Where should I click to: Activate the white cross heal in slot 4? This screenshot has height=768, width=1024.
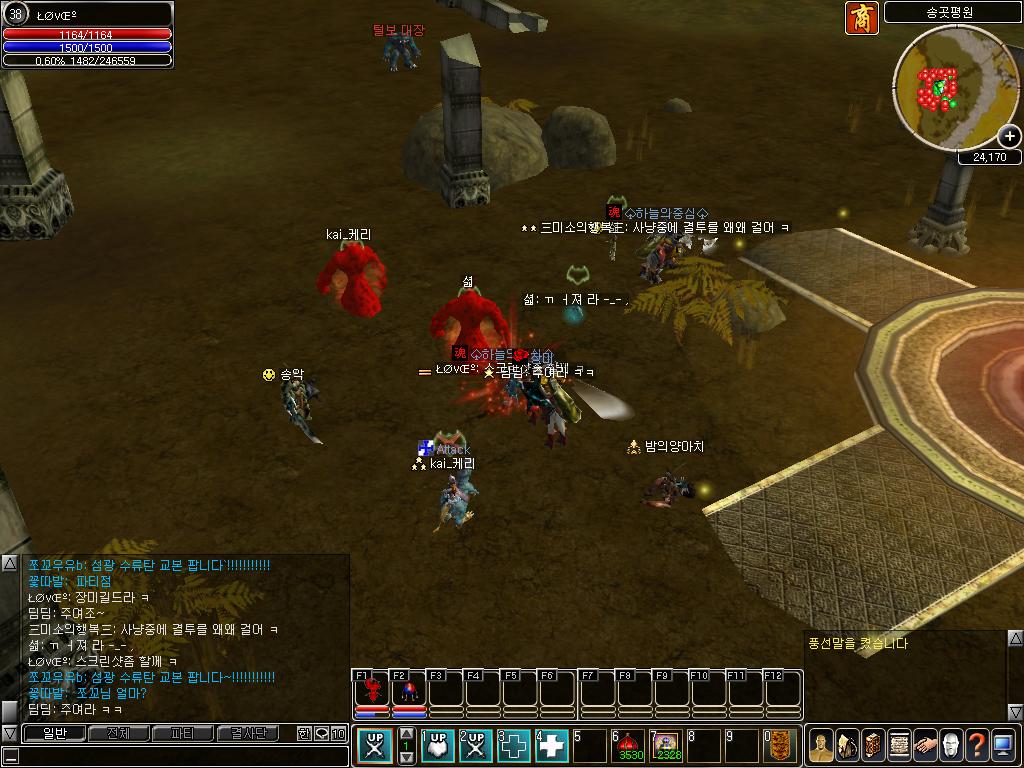pyautogui.click(x=552, y=746)
